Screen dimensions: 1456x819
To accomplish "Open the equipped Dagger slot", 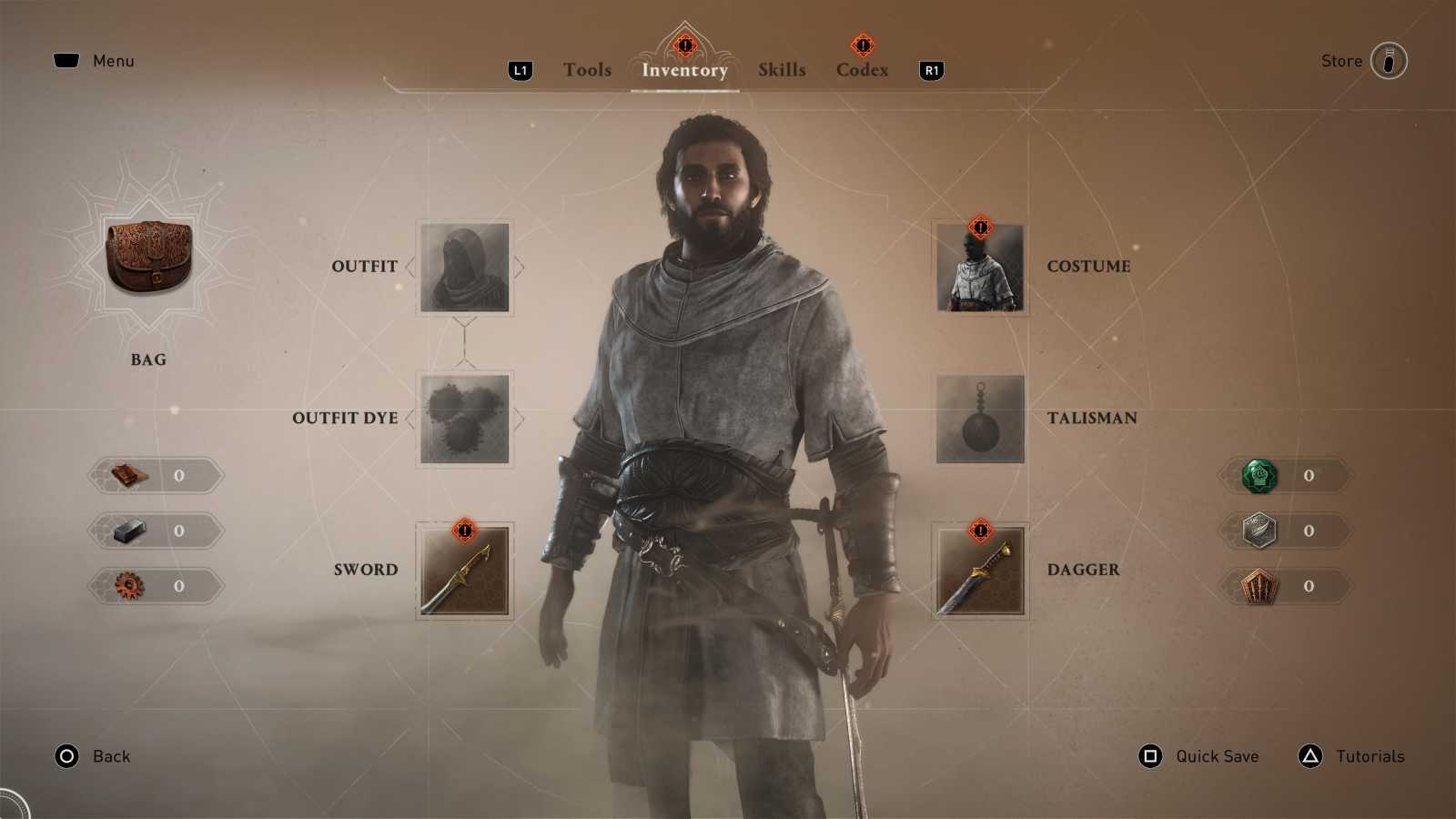I will click(980, 570).
